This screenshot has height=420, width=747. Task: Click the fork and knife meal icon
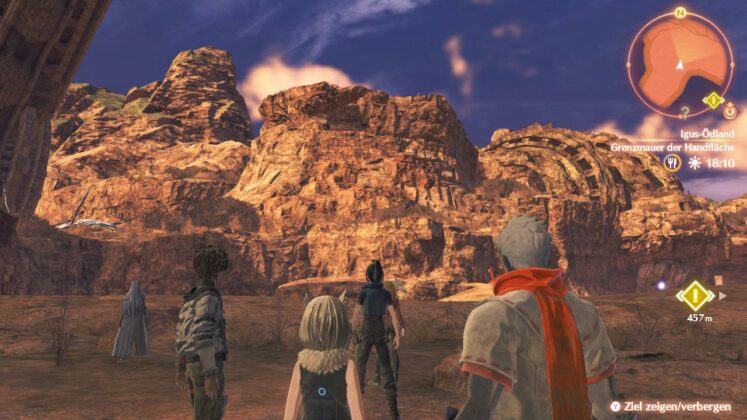pyautogui.click(x=672, y=162)
